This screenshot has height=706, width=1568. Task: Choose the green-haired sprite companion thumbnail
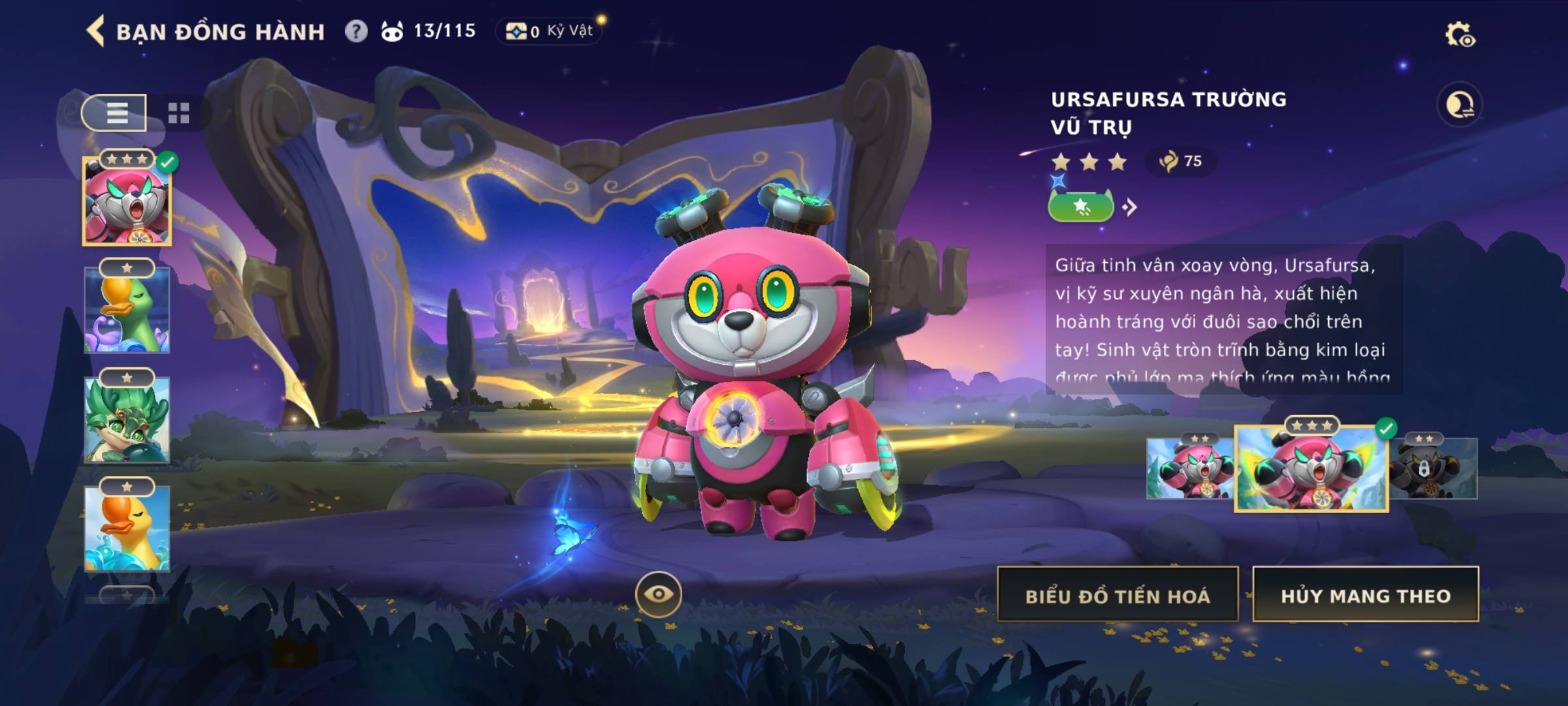pyautogui.click(x=127, y=420)
